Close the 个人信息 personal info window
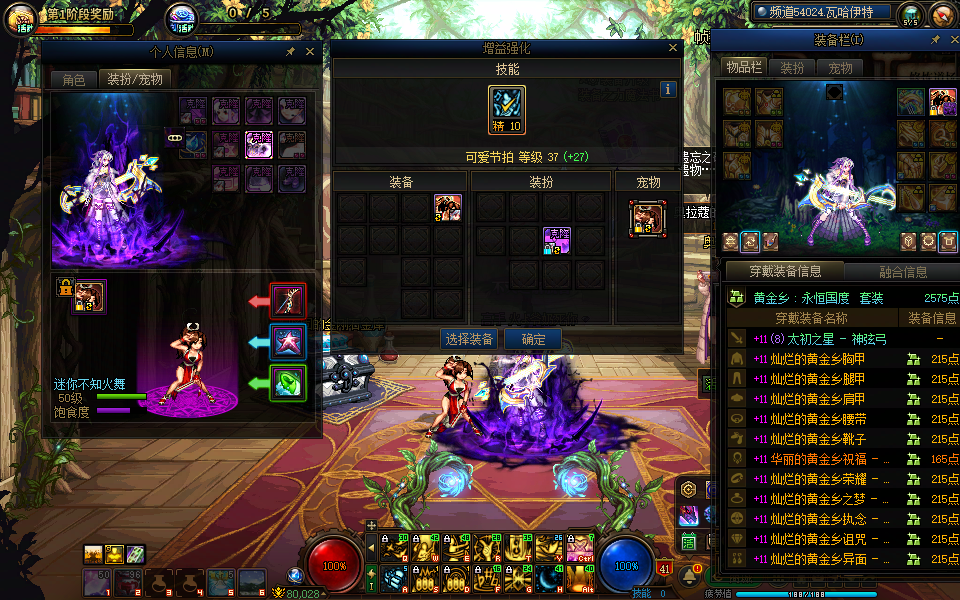Screen dimensions: 960x600 (310, 51)
